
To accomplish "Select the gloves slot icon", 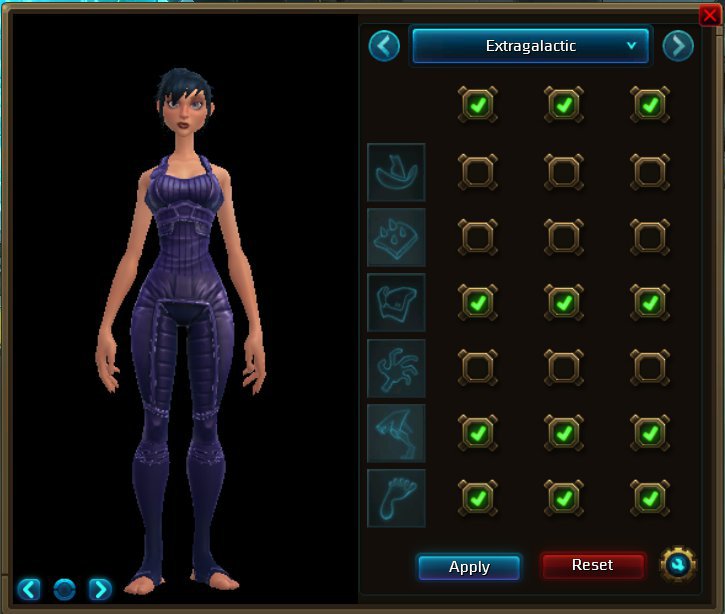I will tap(396, 367).
